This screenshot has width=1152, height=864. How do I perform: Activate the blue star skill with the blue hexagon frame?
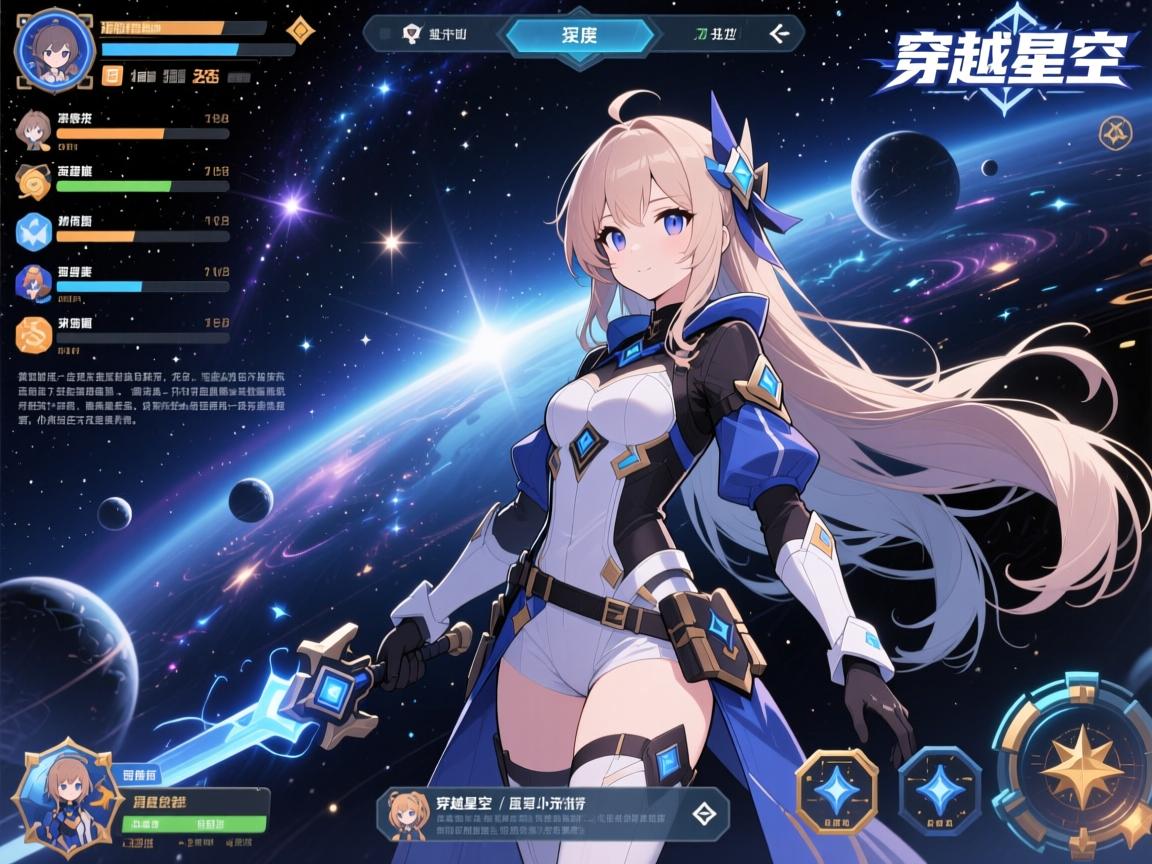point(940,790)
